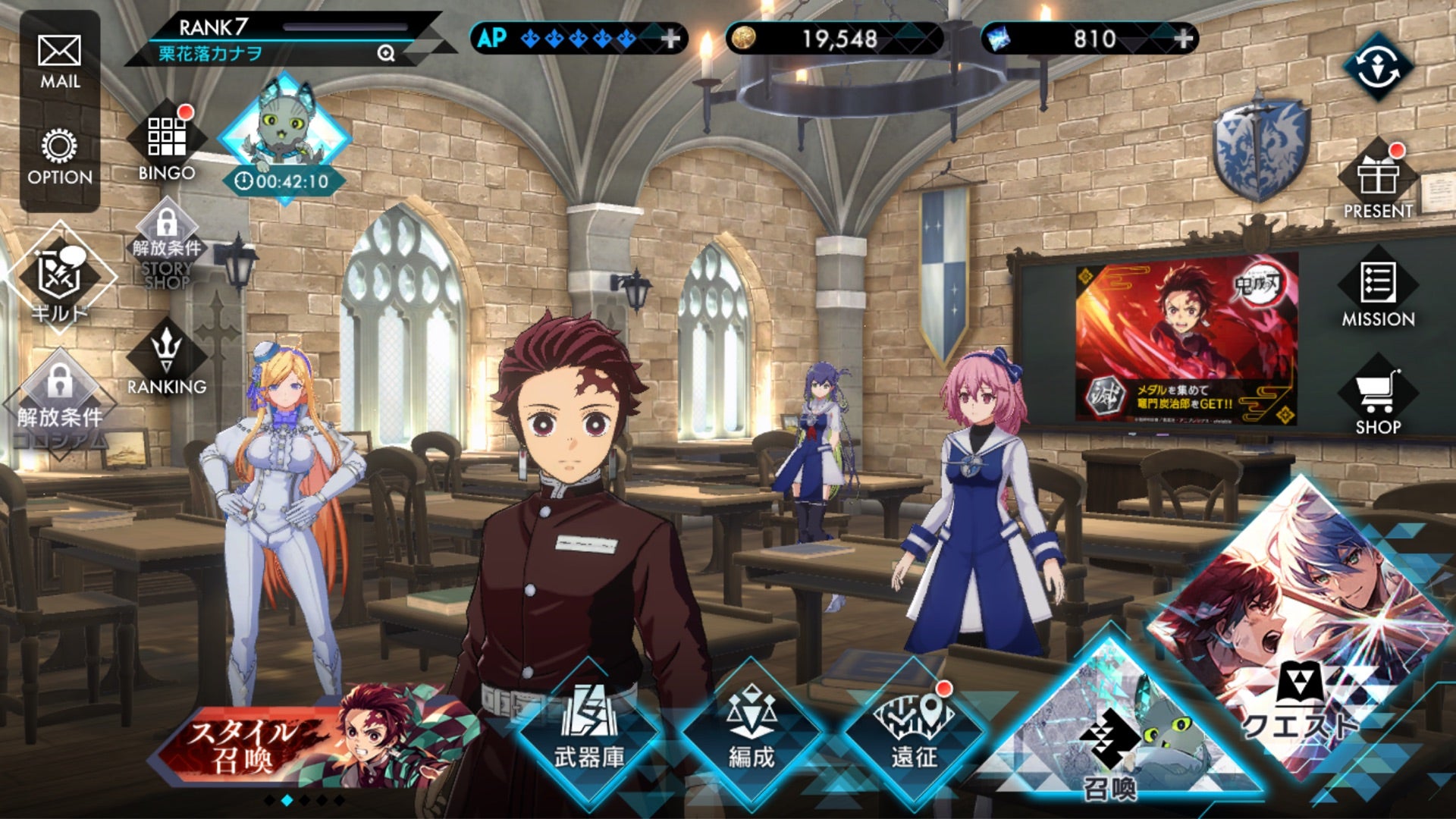The width and height of the screenshot is (1456, 819).
Task: Click the rotate-sync icon in top corner
Action: (x=1378, y=67)
